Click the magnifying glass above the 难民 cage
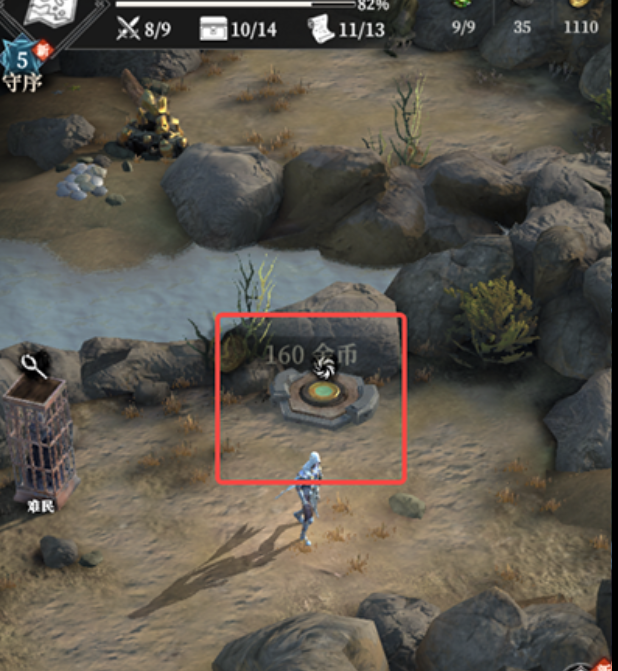Viewport: 618px width, 671px height. click(x=35, y=367)
